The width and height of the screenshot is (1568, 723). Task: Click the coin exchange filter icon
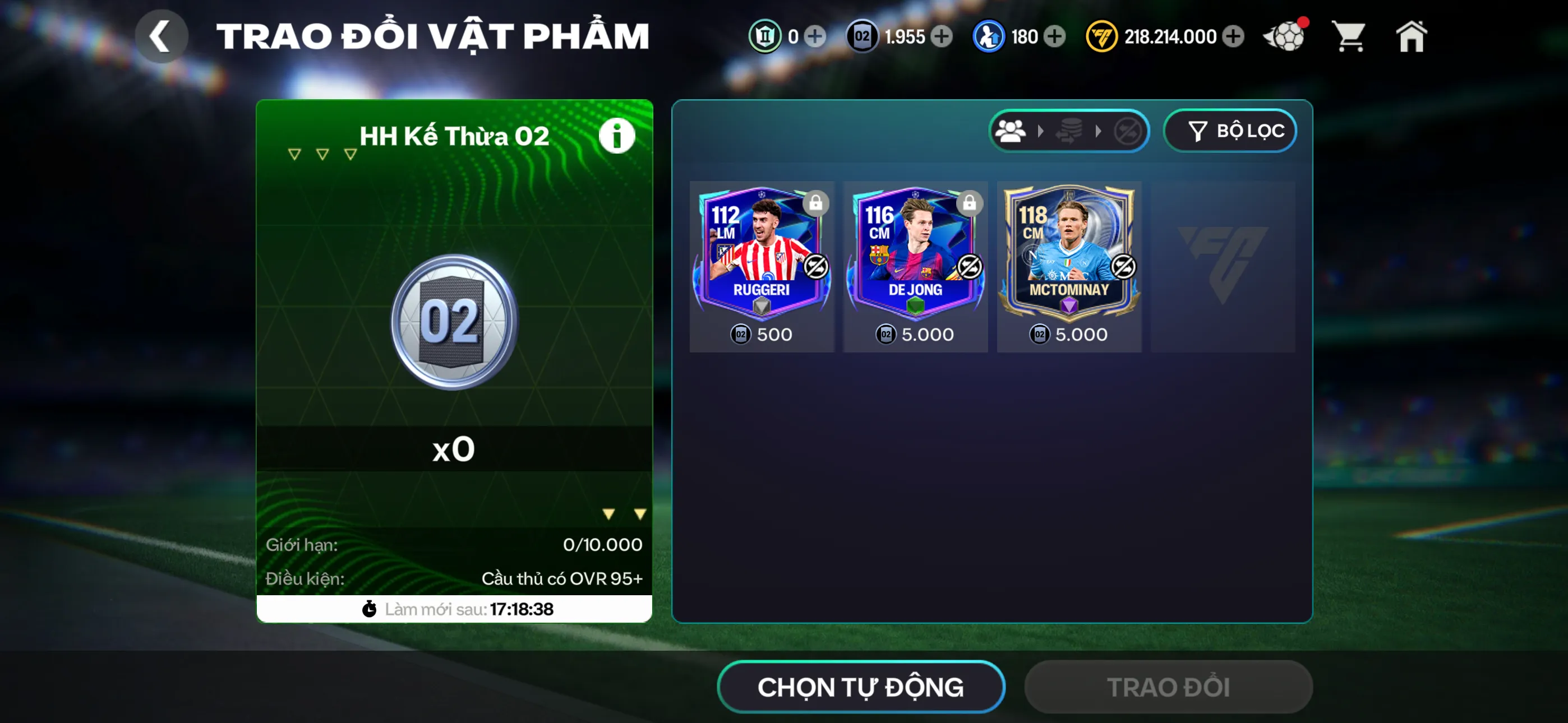tap(1070, 131)
